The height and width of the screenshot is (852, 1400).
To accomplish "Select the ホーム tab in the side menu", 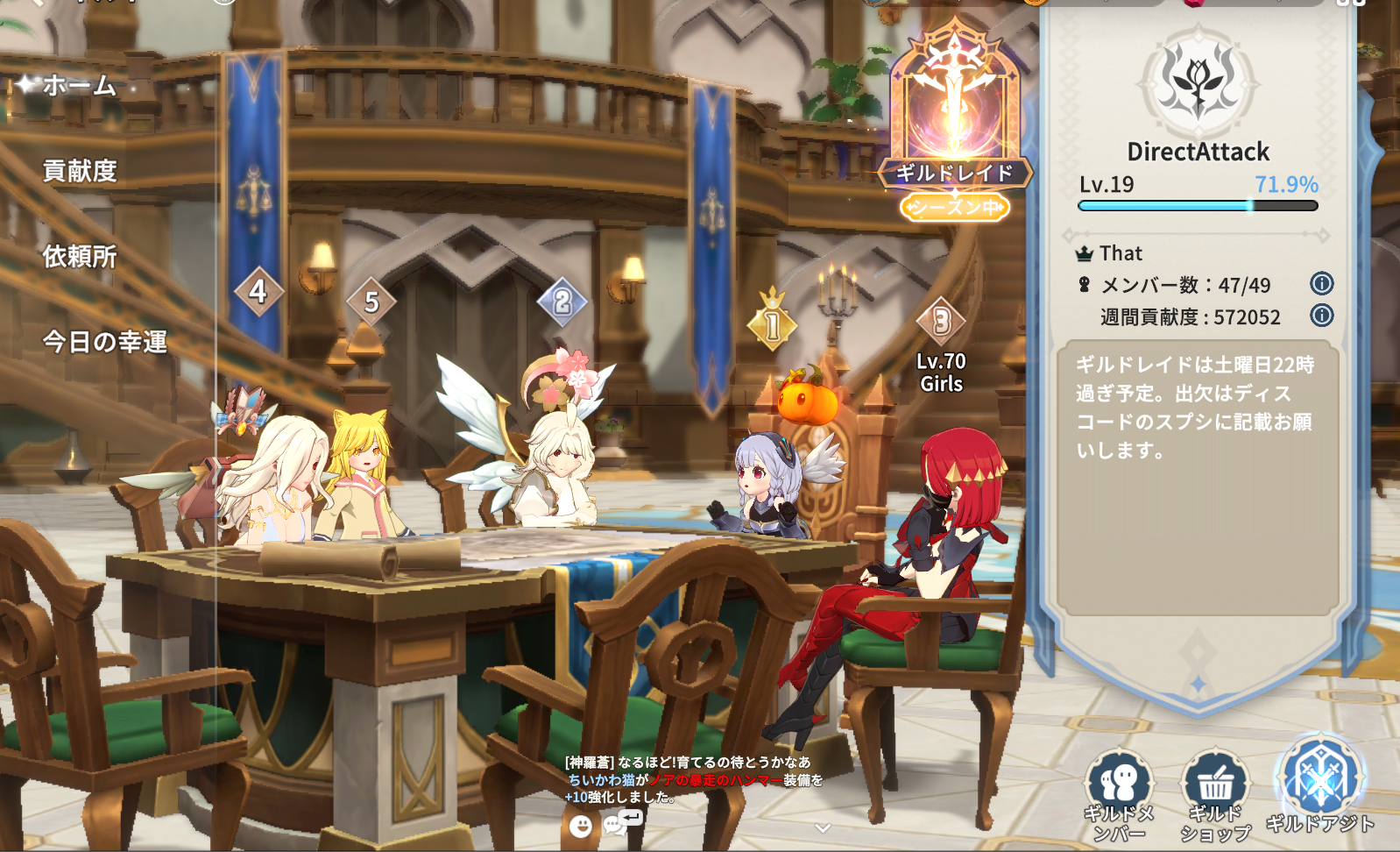I will 78,86.
